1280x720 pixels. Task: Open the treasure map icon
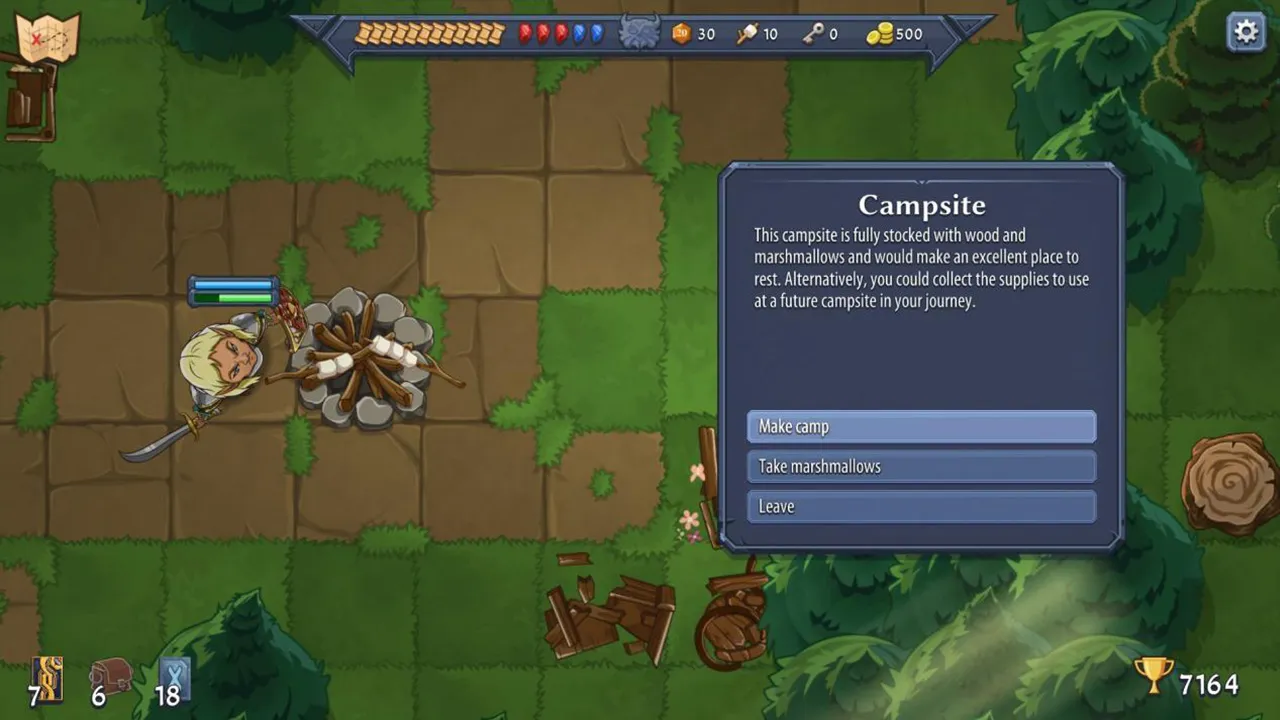(48, 38)
